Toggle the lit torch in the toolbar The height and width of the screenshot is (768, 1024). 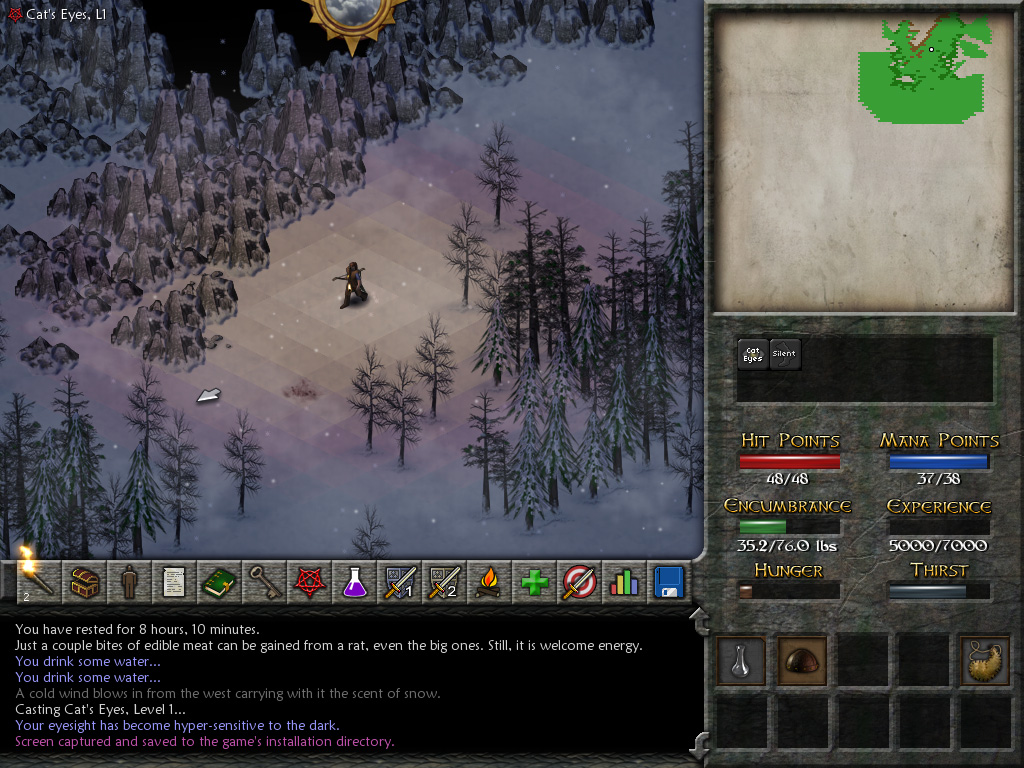click(37, 581)
